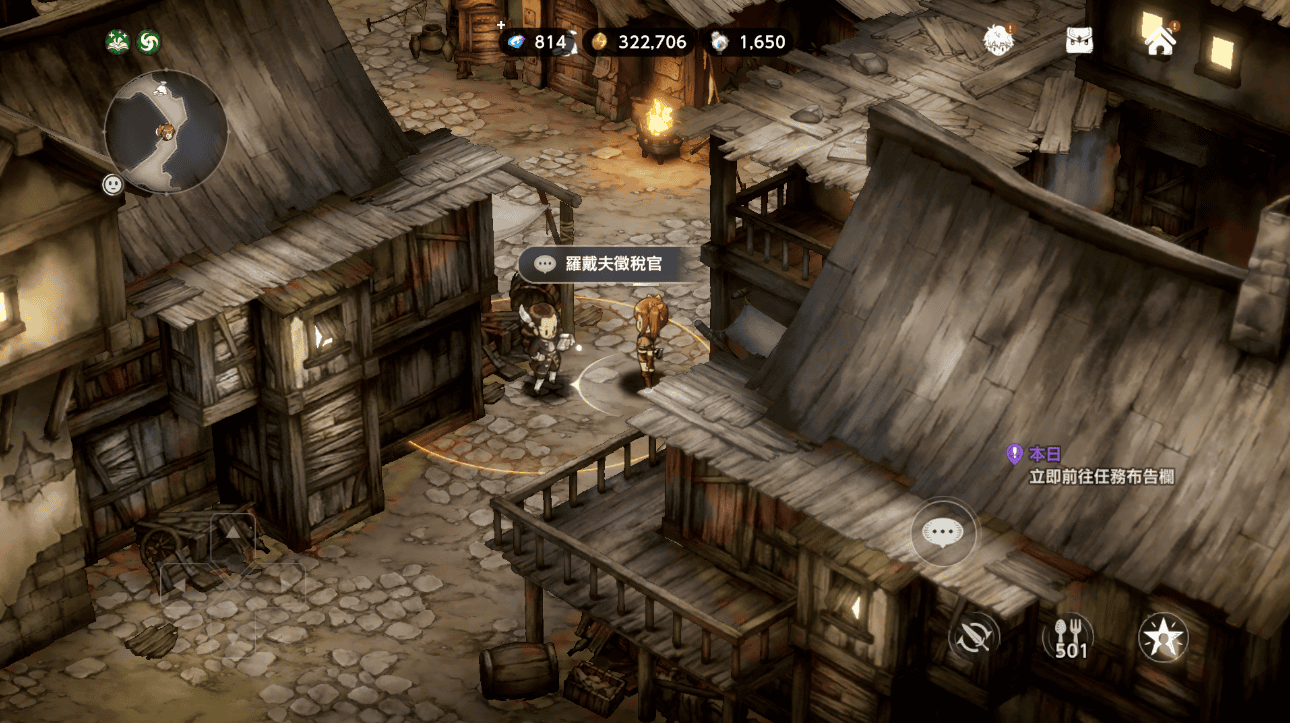Viewport: 1290px width, 723px height.
Task: Use the food button showing 501
Action: (1070, 637)
